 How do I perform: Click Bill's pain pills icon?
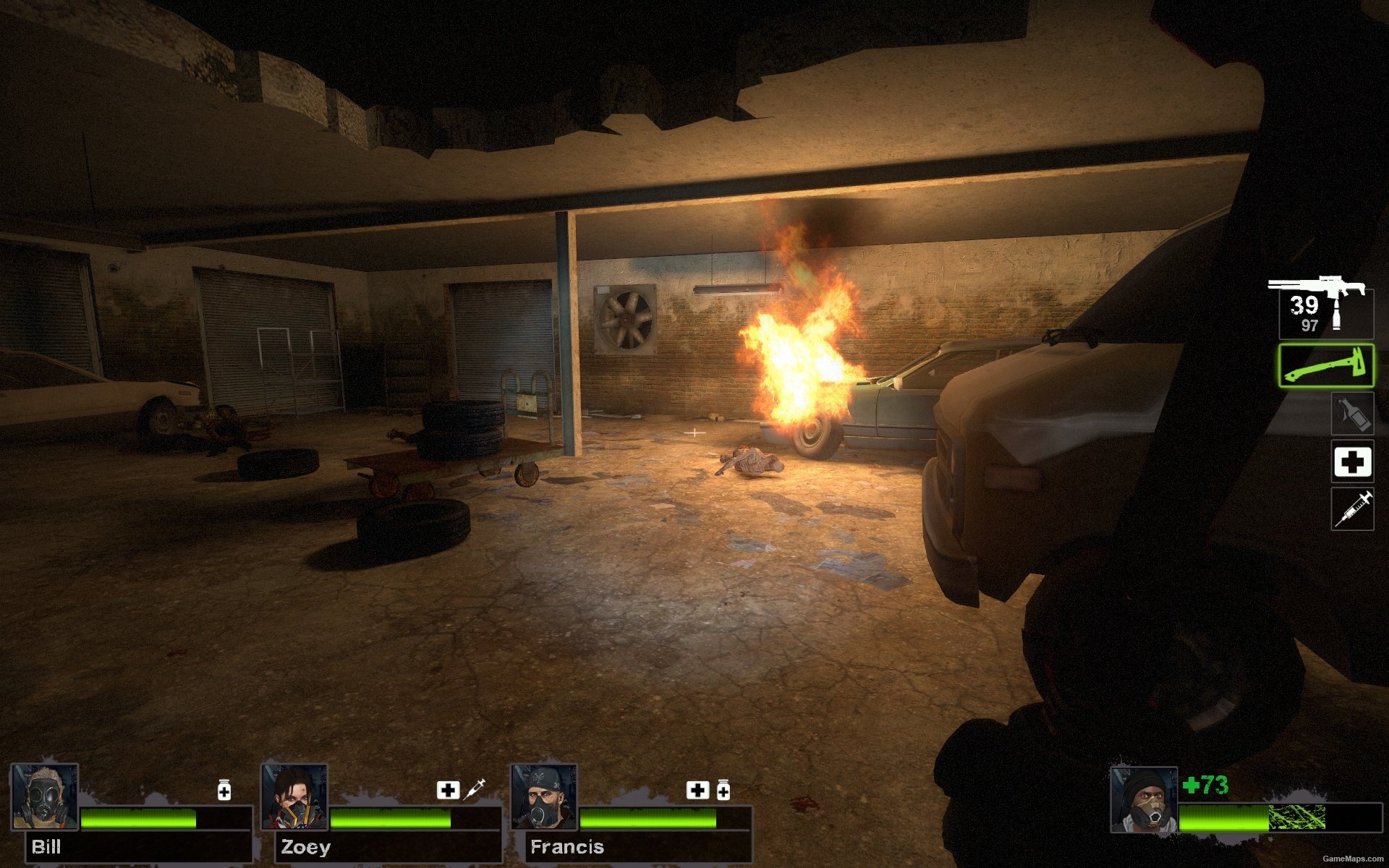pos(224,790)
